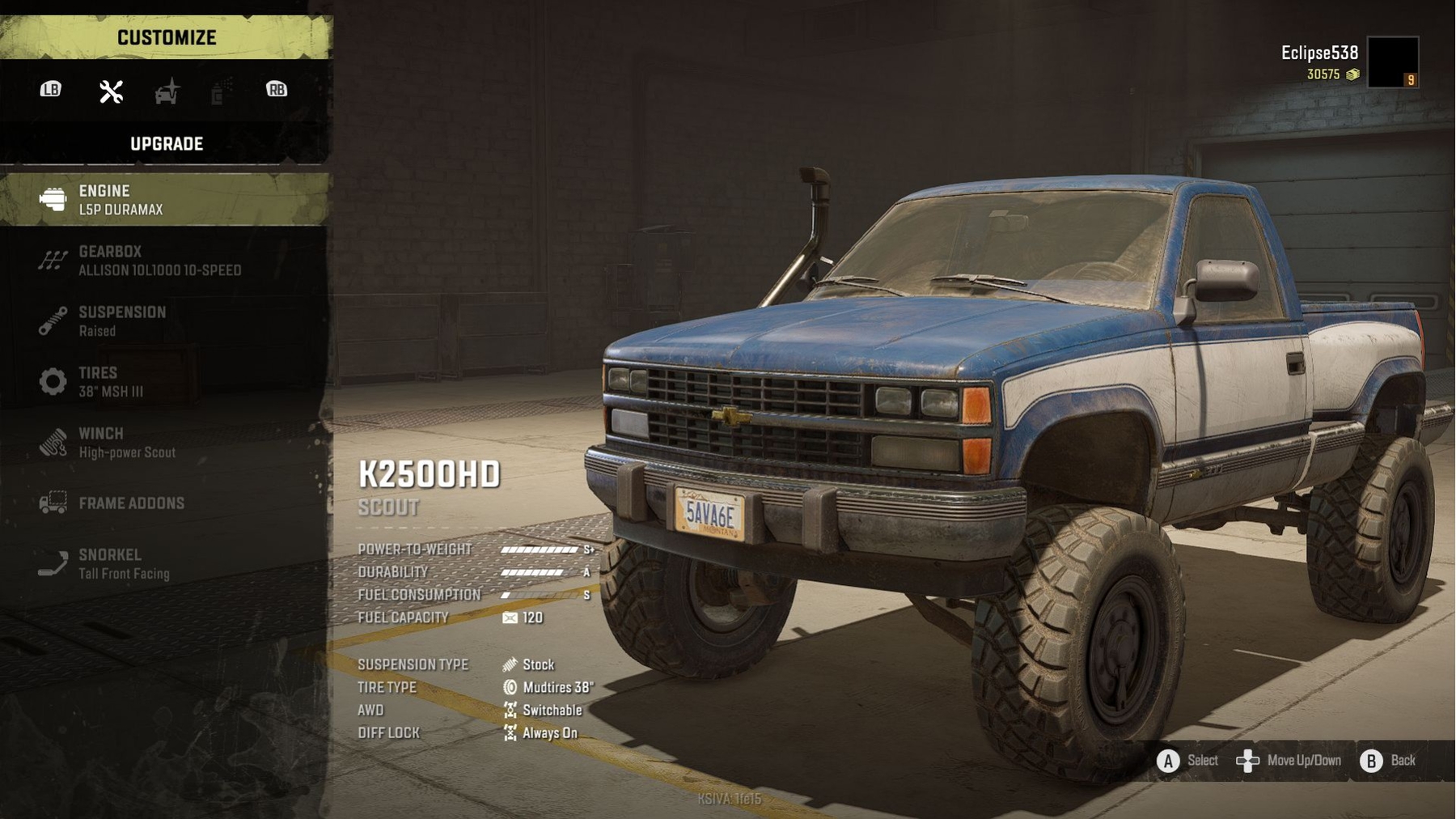Image resolution: width=1456 pixels, height=819 pixels.
Task: Open the spray paint tab
Action: pos(219,91)
